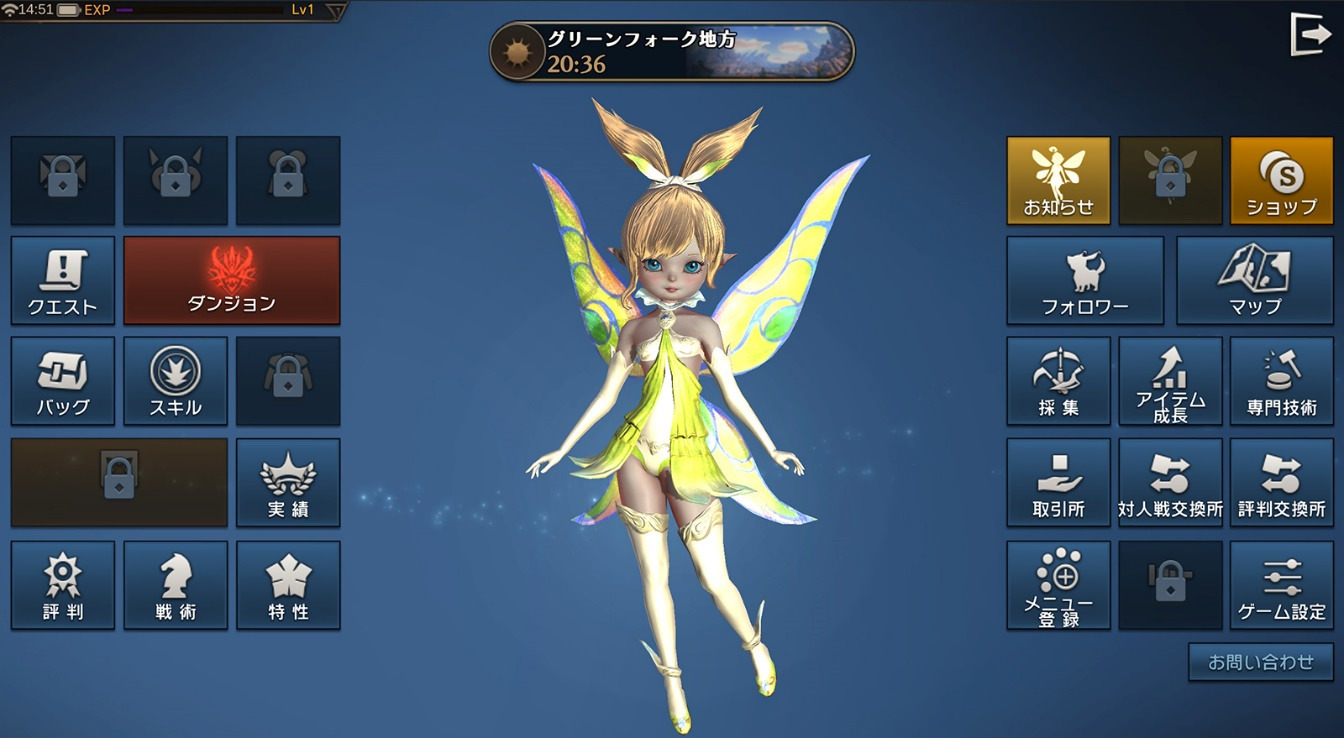The width and height of the screenshot is (1344, 738).
Task: Tap the お問い合わせ support link
Action: [1259, 662]
